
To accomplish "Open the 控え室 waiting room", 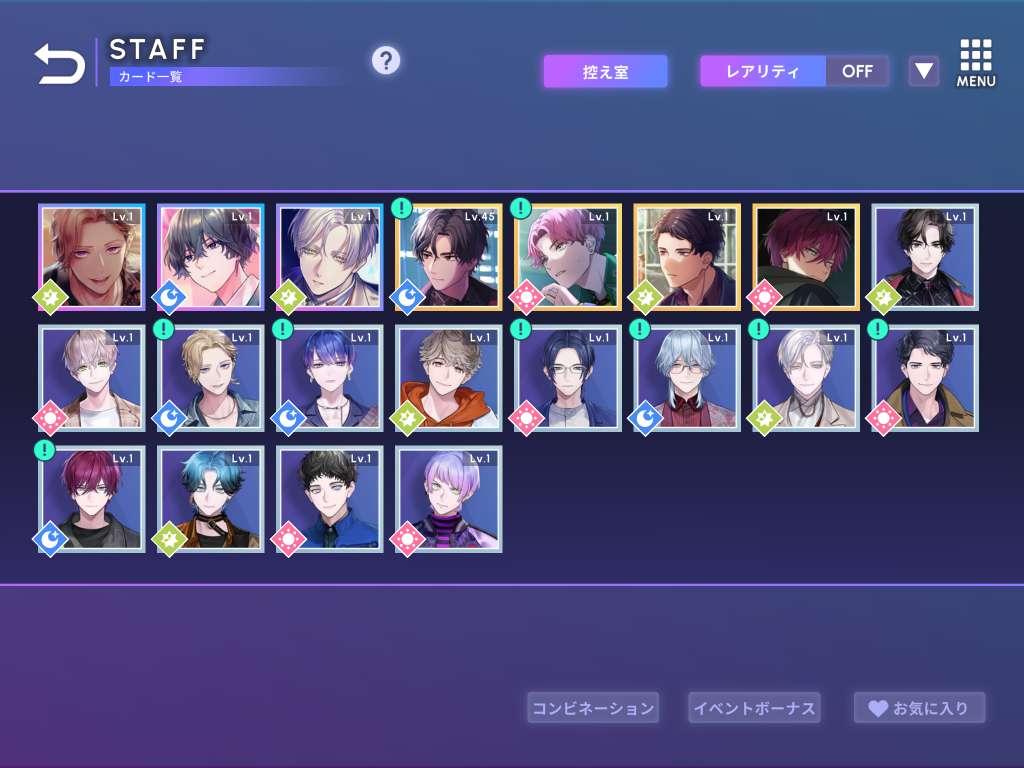I will [605, 71].
